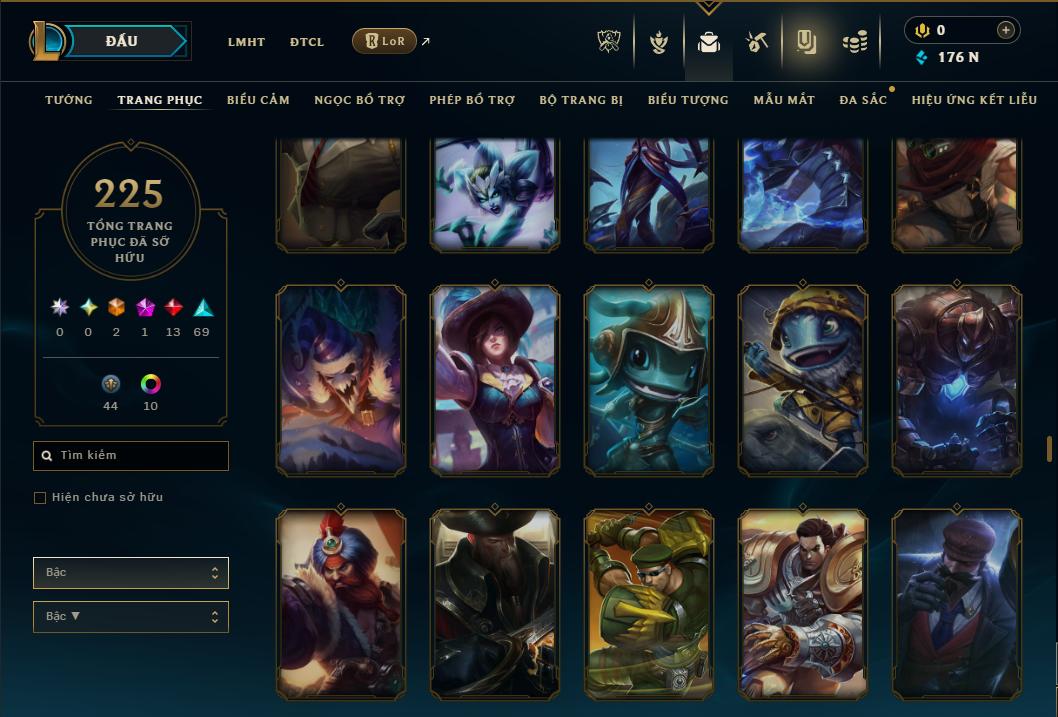1058x717 pixels.
Task: Open the TƯỚNG champions tab
Action: (69, 100)
